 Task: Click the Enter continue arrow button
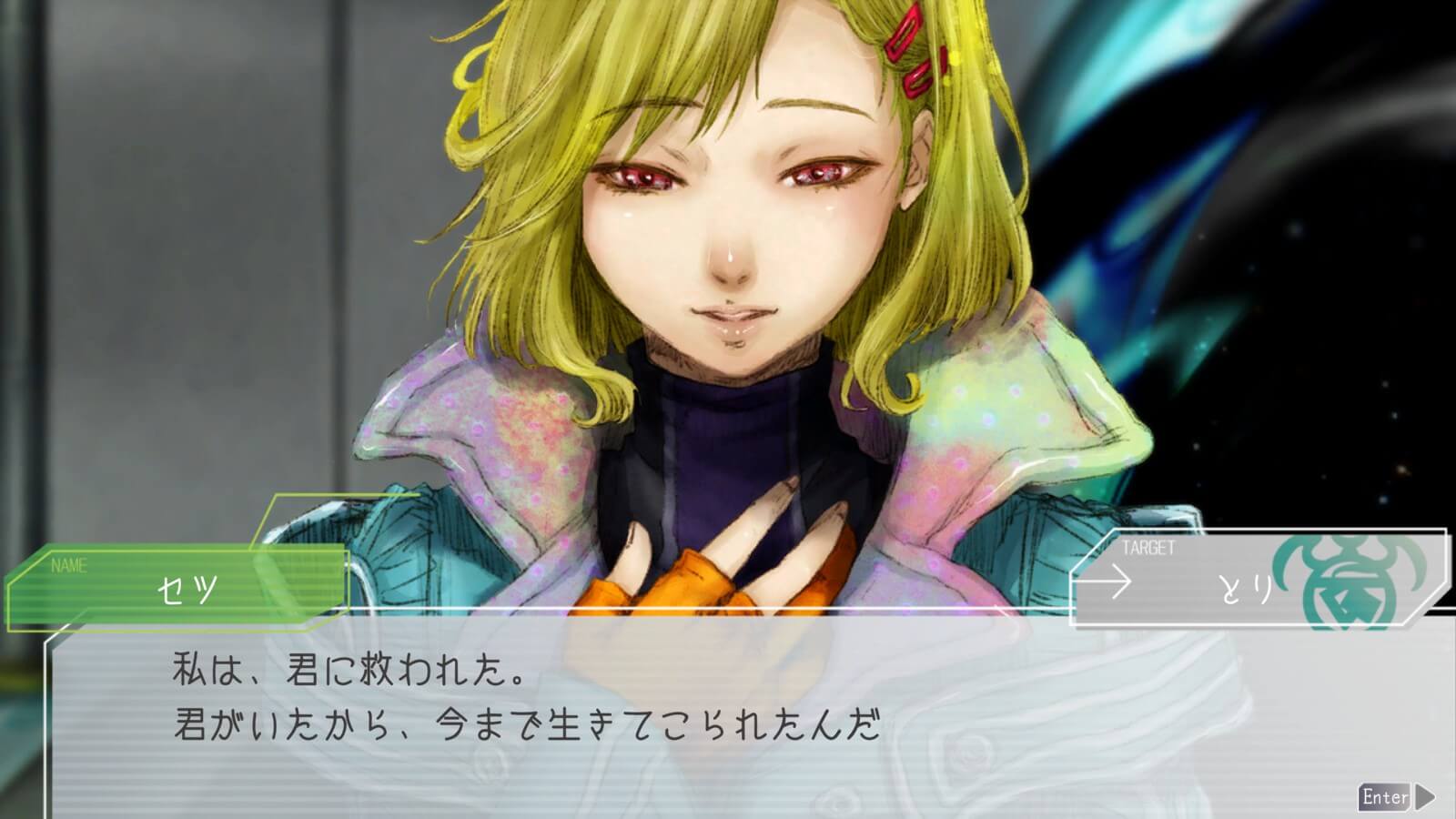tap(1397, 797)
